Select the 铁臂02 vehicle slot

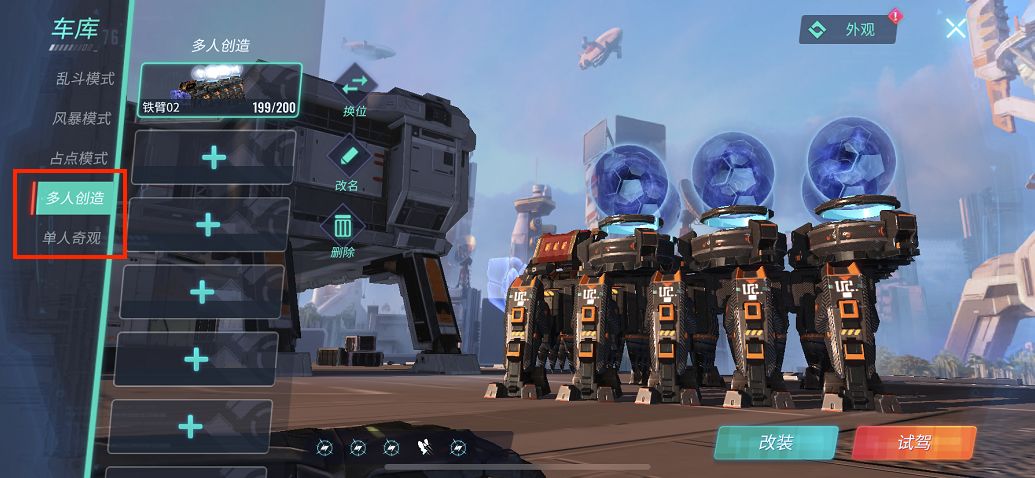pyautogui.click(x=220, y=90)
